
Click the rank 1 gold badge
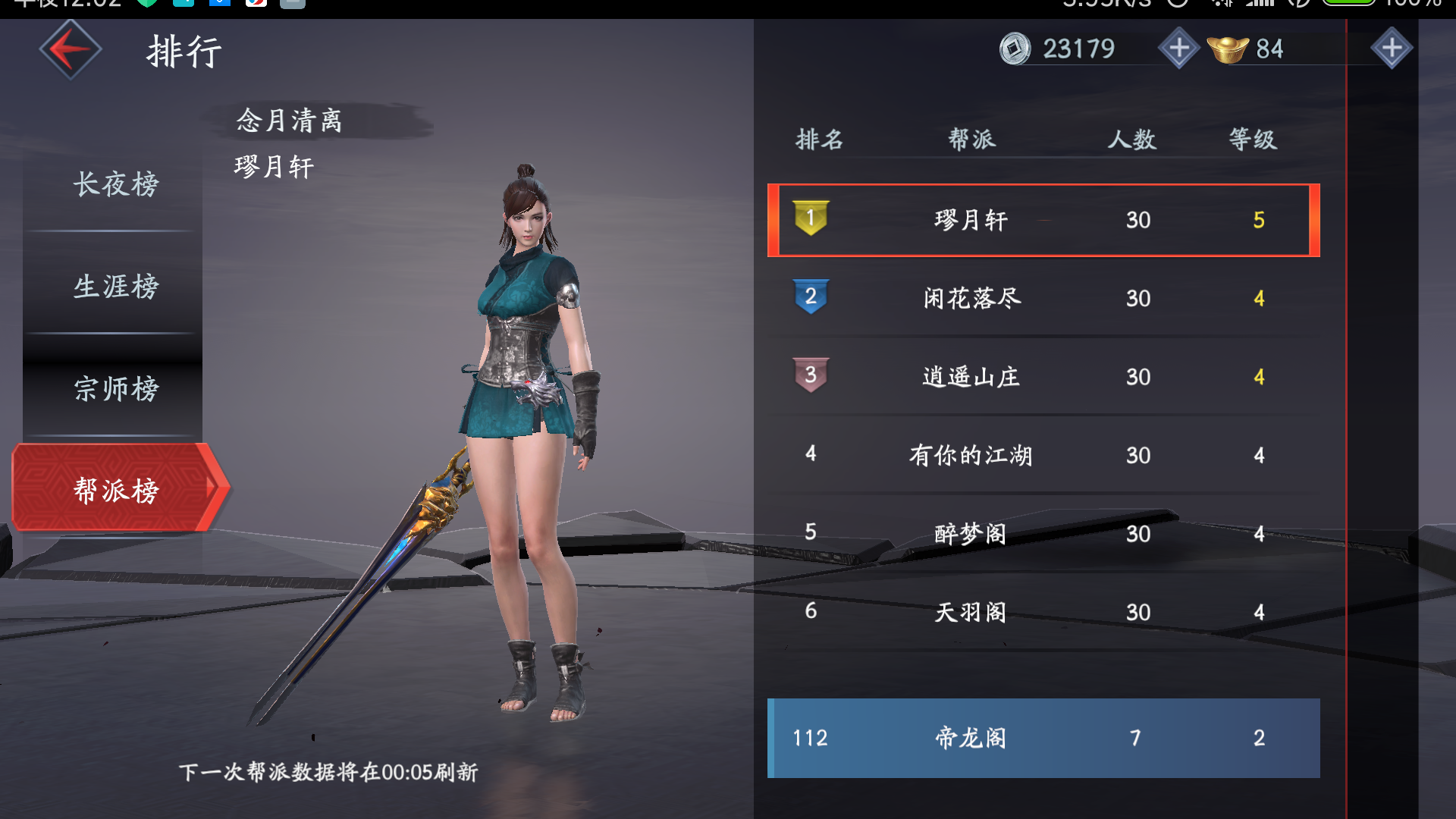[810, 220]
